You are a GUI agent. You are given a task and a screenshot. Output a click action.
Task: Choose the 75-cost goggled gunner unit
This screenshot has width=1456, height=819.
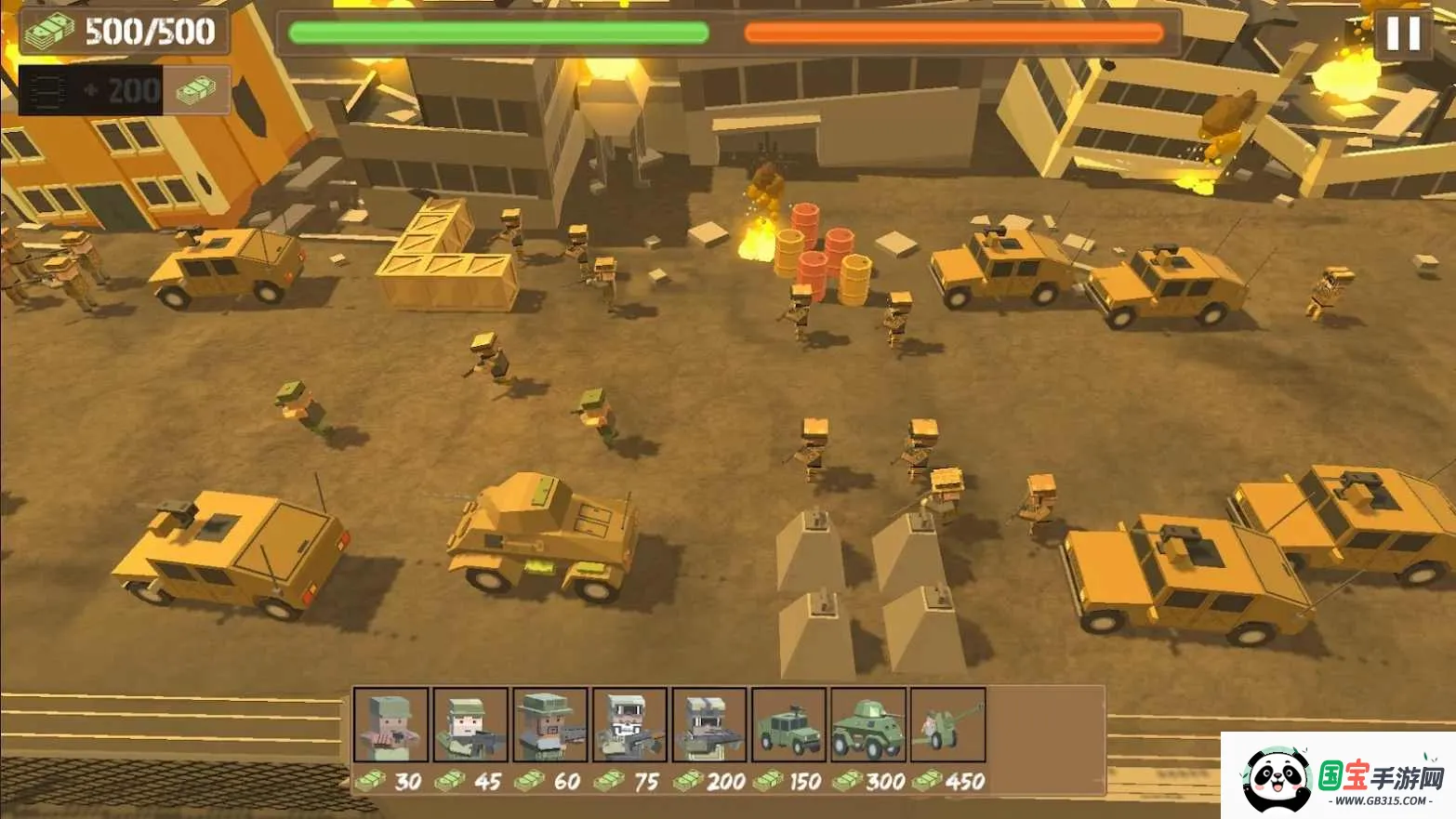coord(629,725)
